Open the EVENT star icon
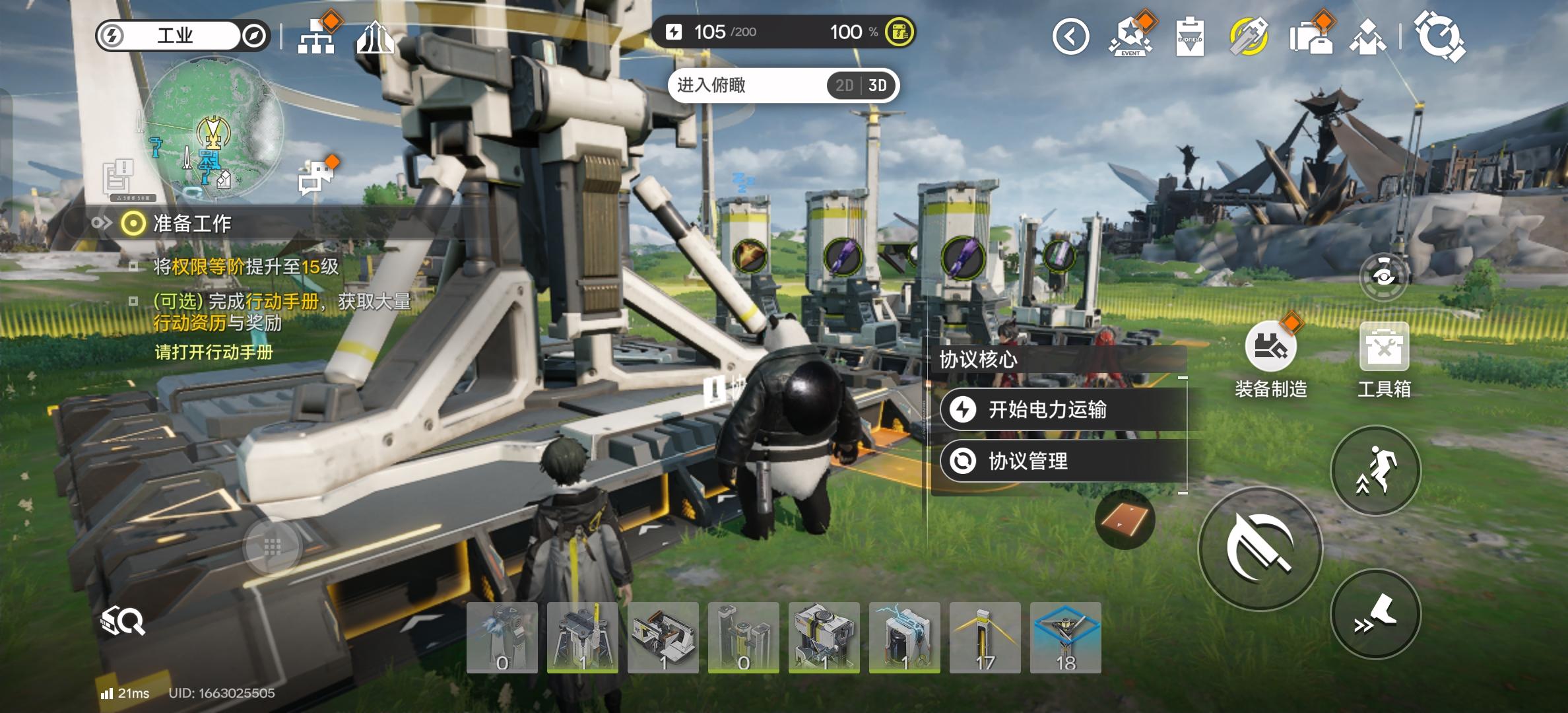1568x713 pixels. click(x=1130, y=36)
